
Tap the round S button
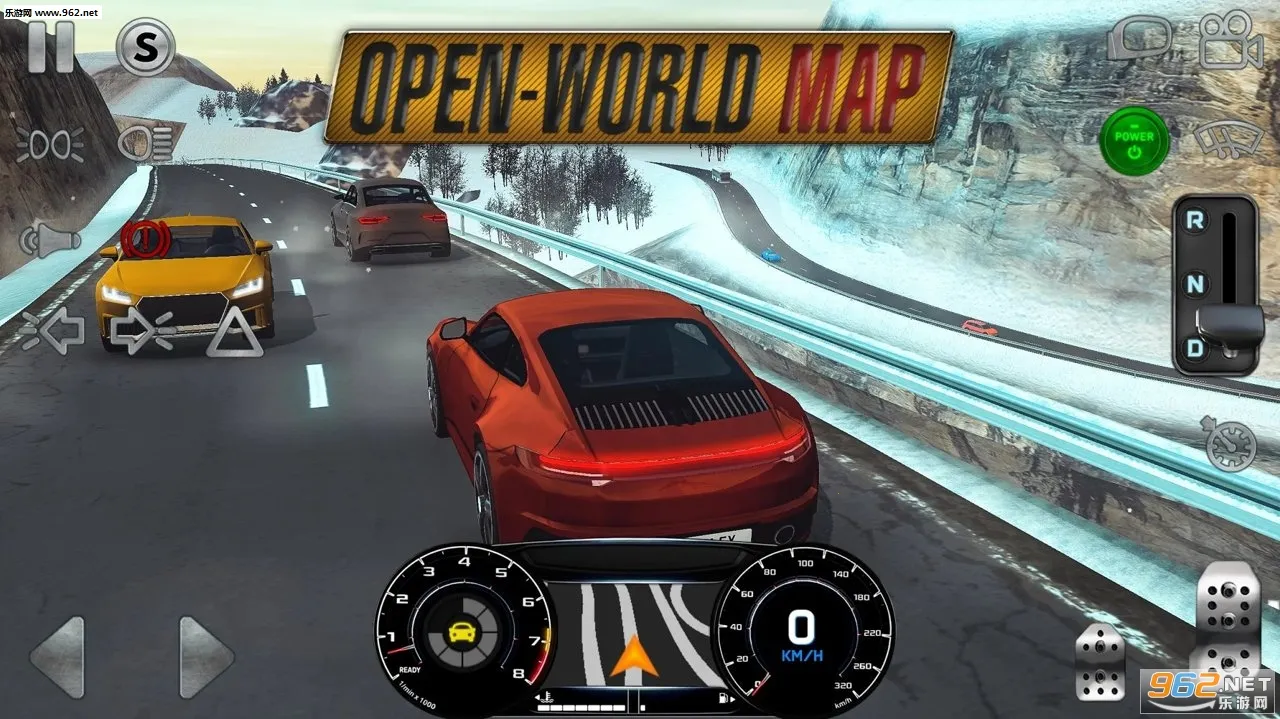click(x=146, y=47)
